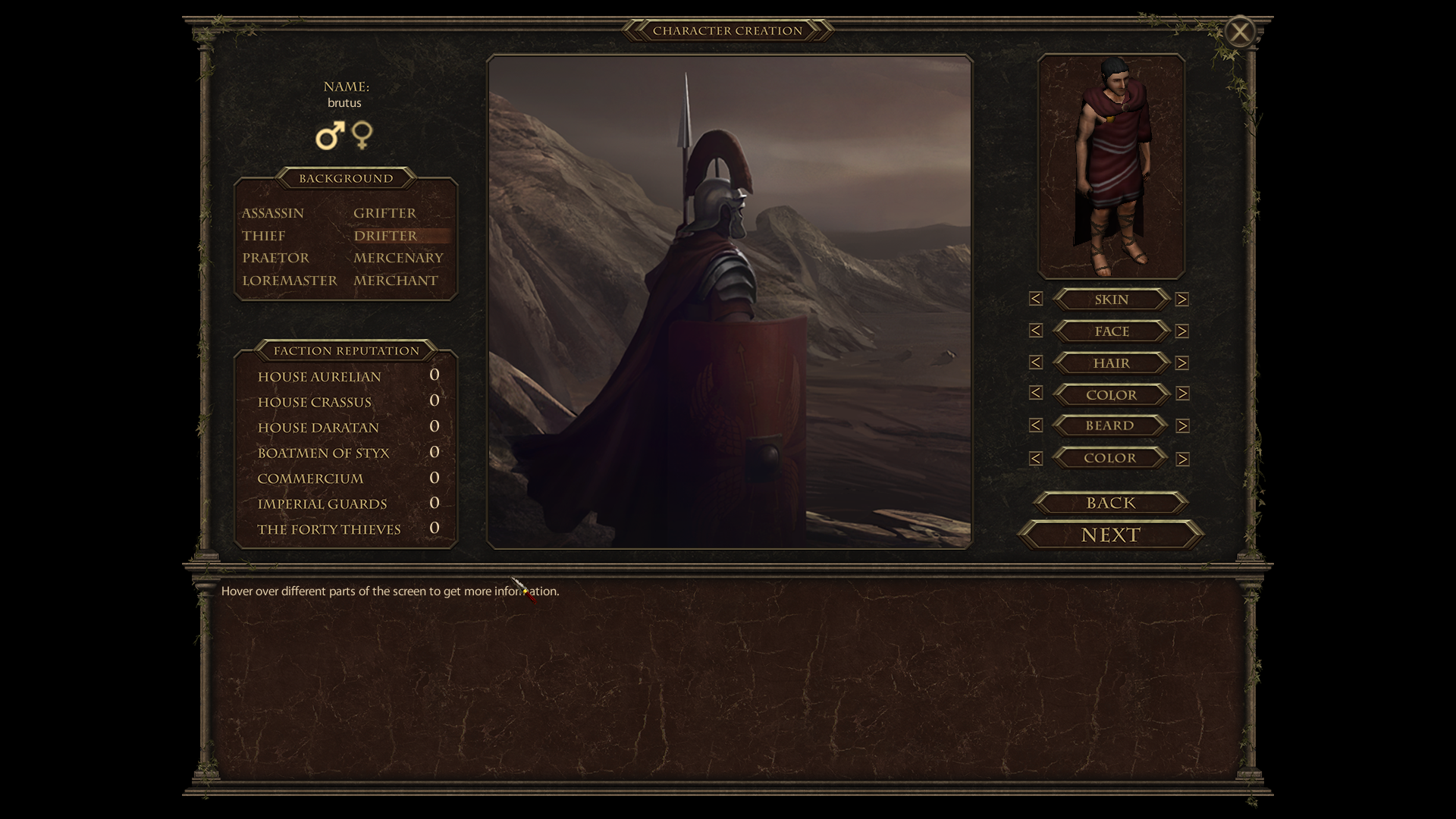Switch to the next hair style
This screenshot has height=819, width=1456.
click(x=1181, y=363)
